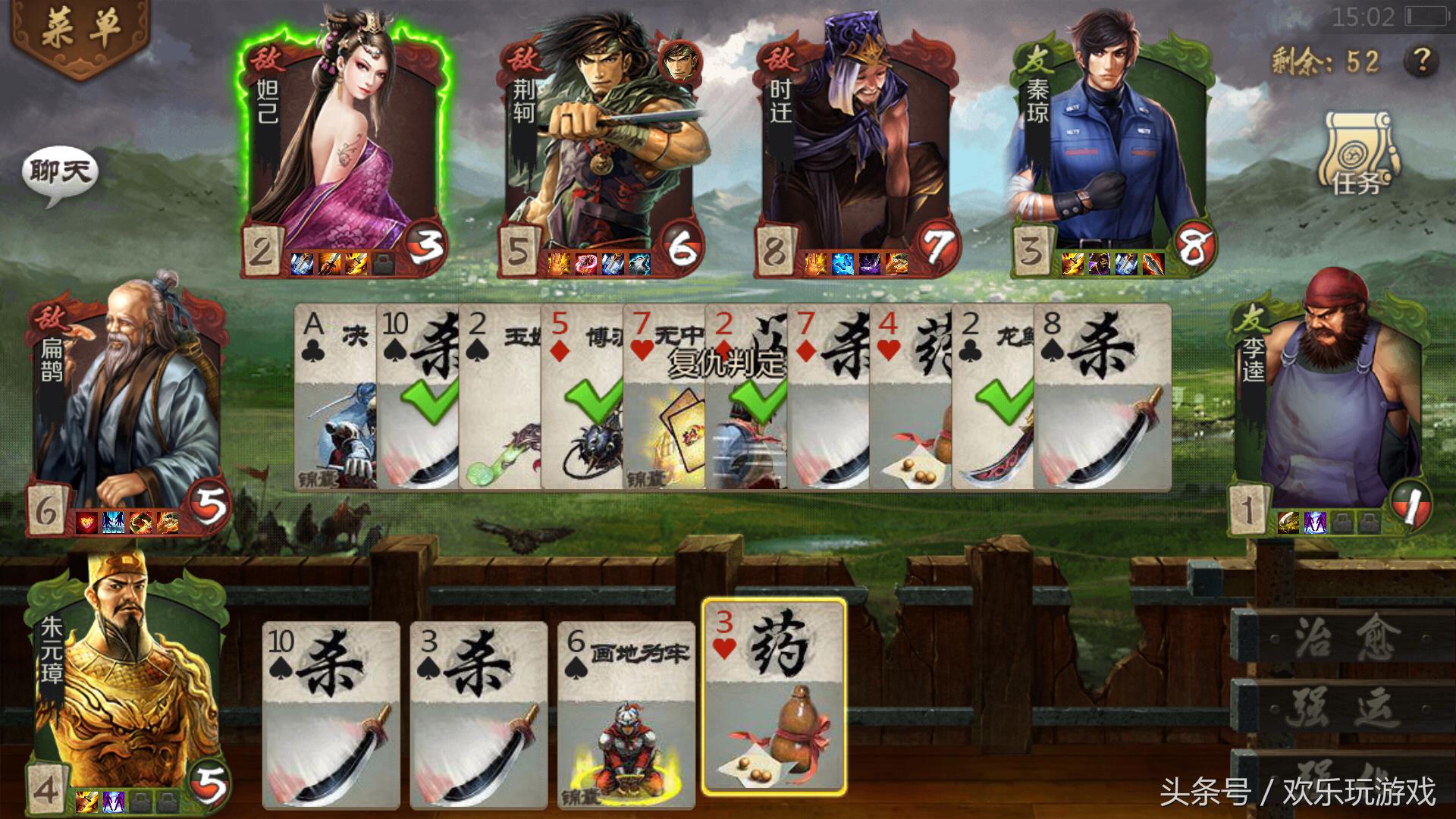
Task: Choose ally hero 秦琼 portrait
Action: (1111, 144)
